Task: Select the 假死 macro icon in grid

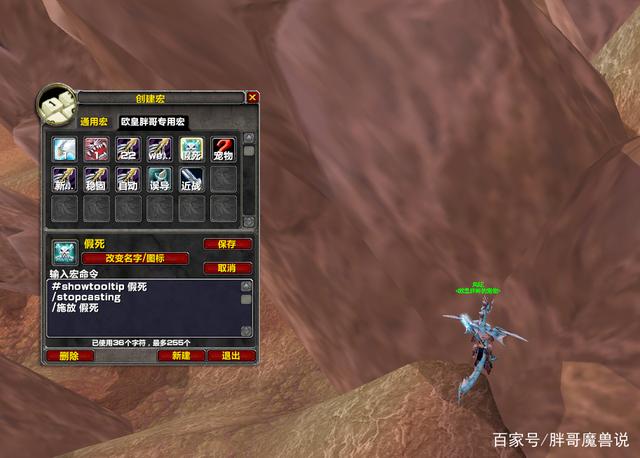Action: click(x=192, y=149)
